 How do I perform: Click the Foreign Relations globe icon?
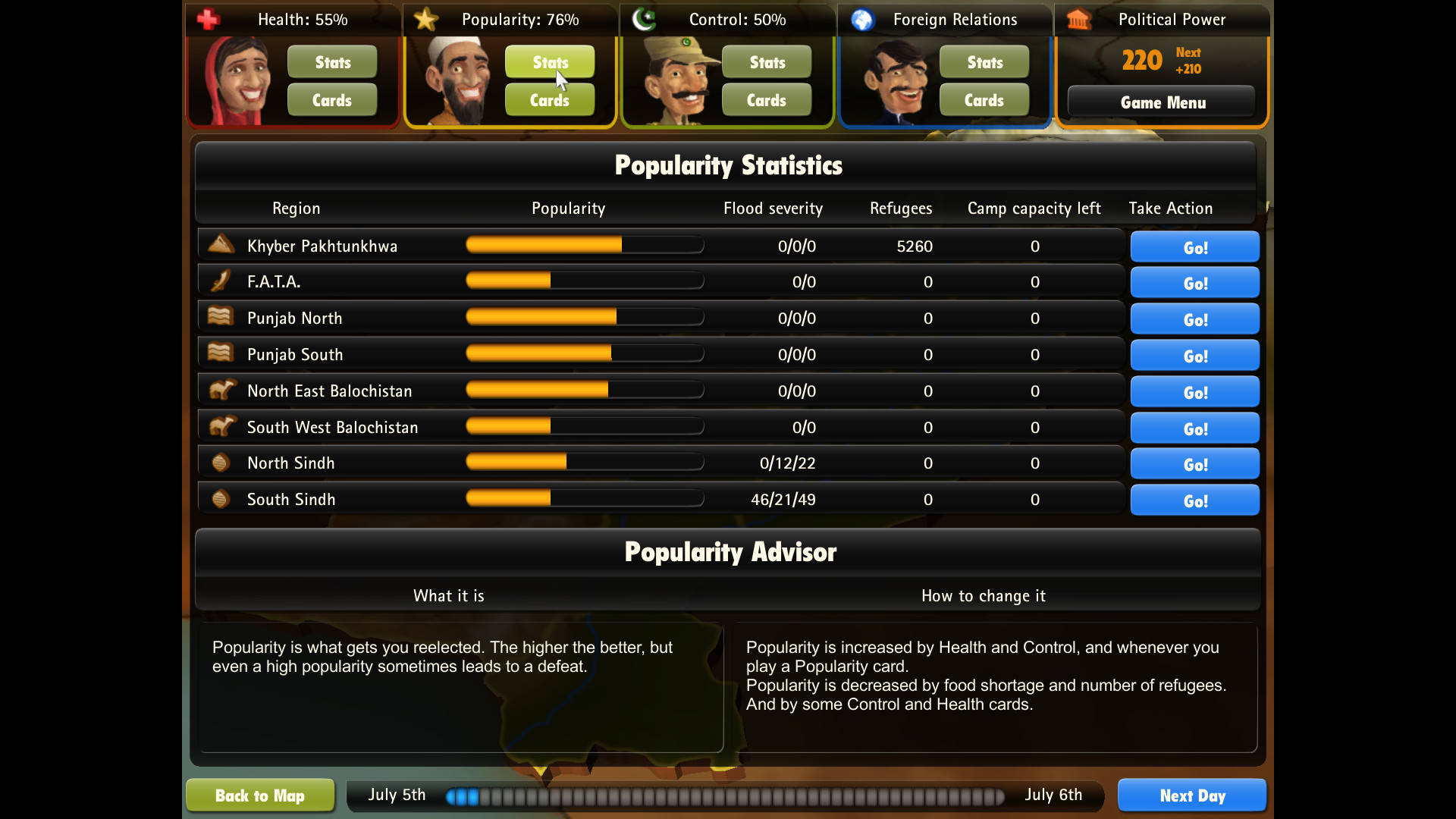(x=861, y=19)
